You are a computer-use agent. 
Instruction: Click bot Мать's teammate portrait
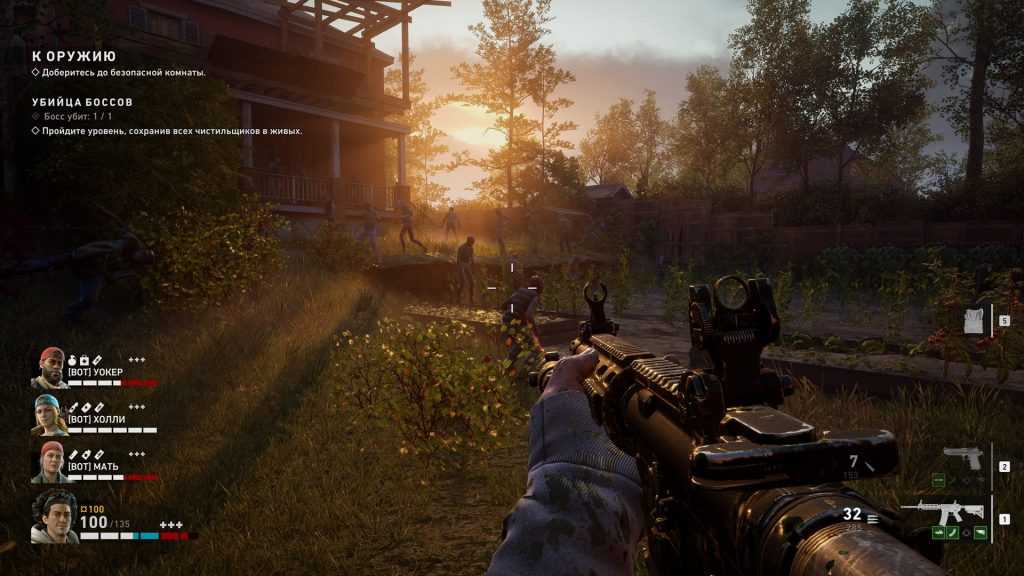50,462
